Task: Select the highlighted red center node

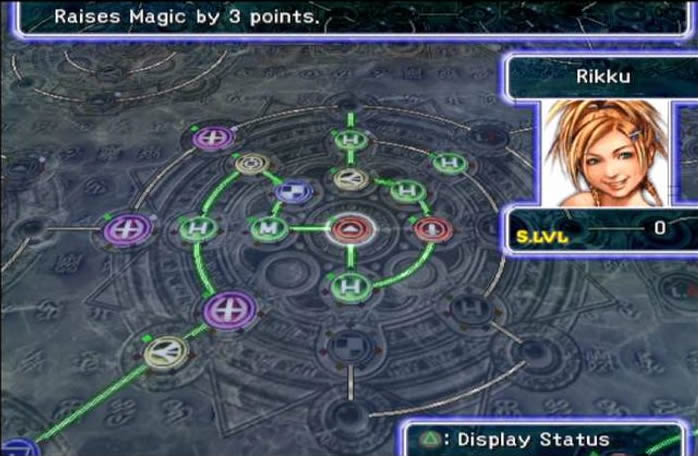Action: [350, 229]
